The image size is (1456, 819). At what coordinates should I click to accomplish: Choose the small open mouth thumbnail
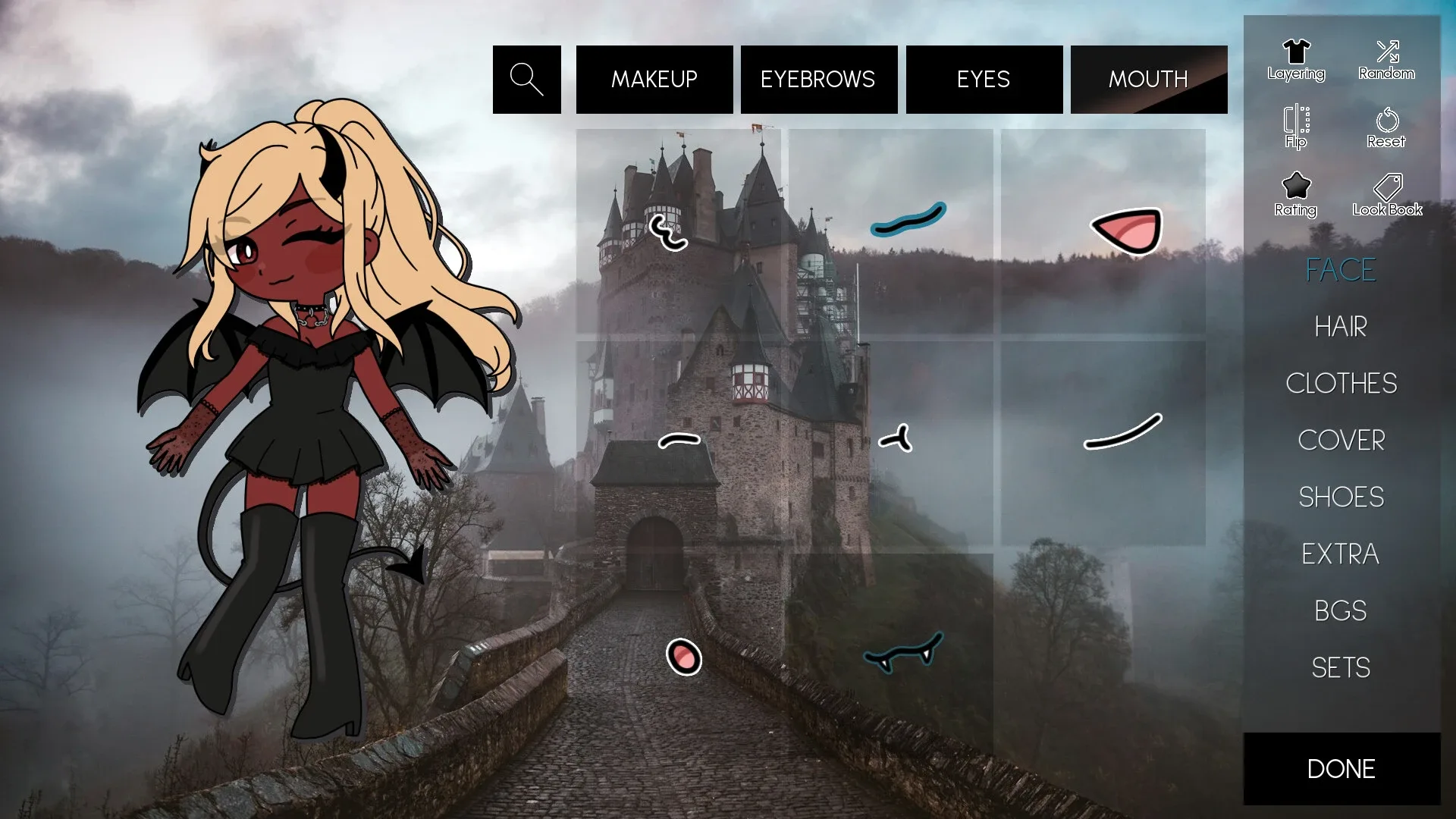pos(682,658)
